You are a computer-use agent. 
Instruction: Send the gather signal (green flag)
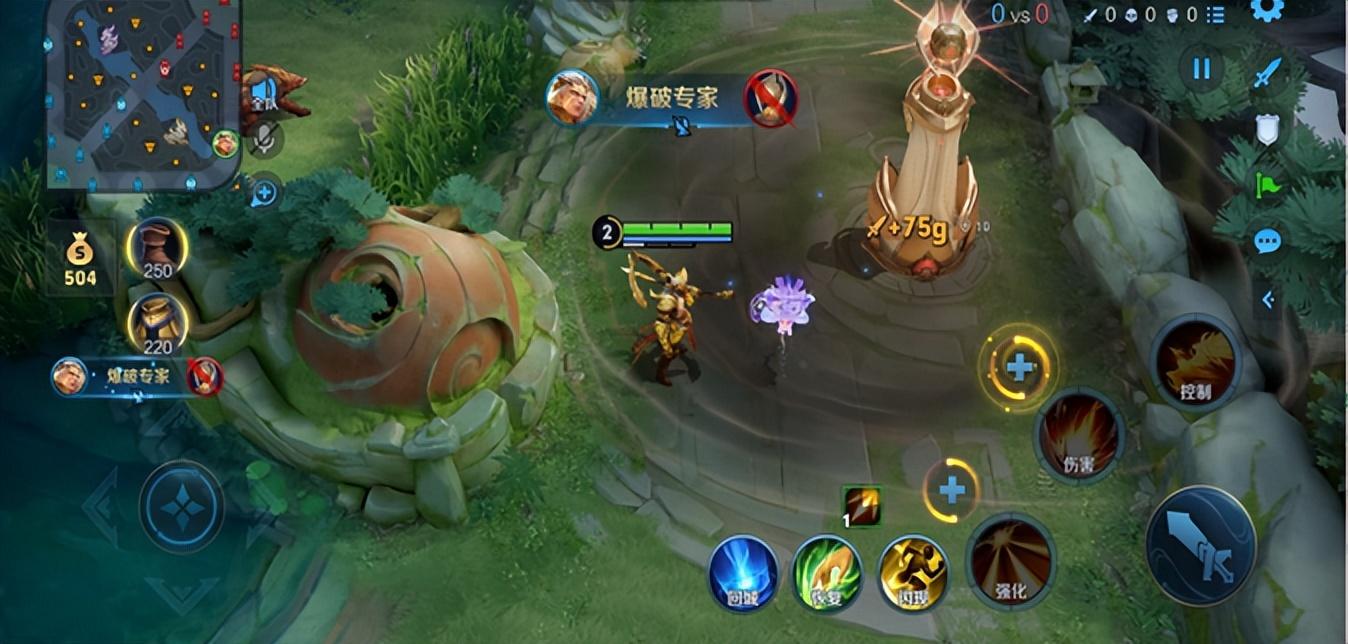tap(1267, 185)
